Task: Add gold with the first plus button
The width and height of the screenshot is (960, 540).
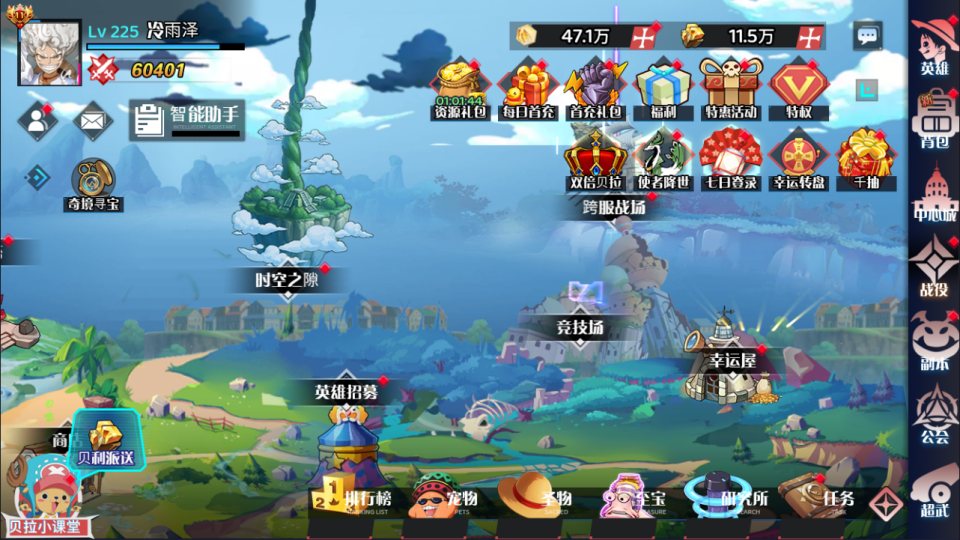Action: tap(642, 36)
